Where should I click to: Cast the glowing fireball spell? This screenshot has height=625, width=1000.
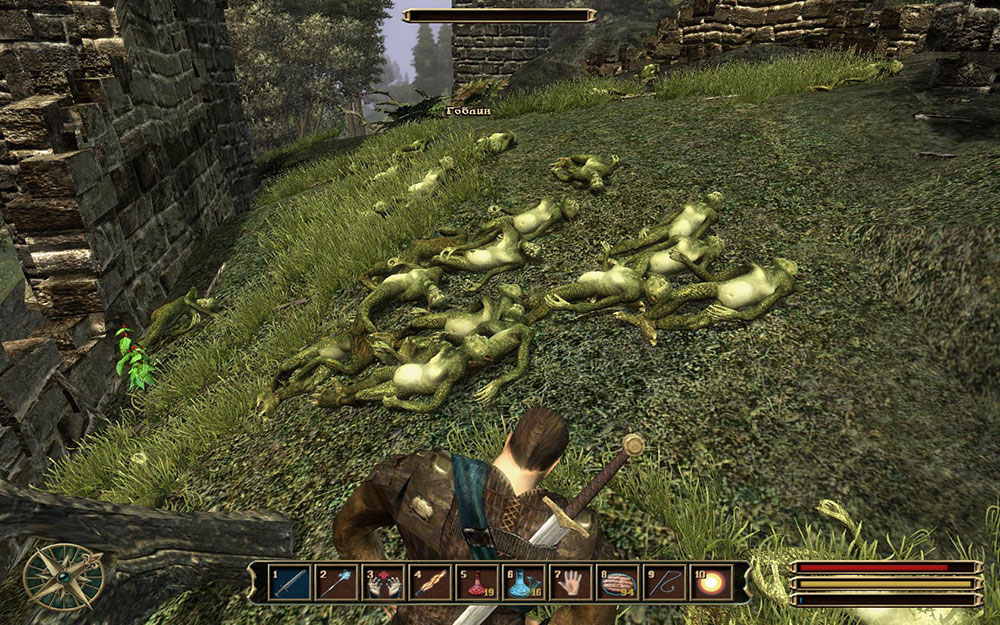pos(711,582)
